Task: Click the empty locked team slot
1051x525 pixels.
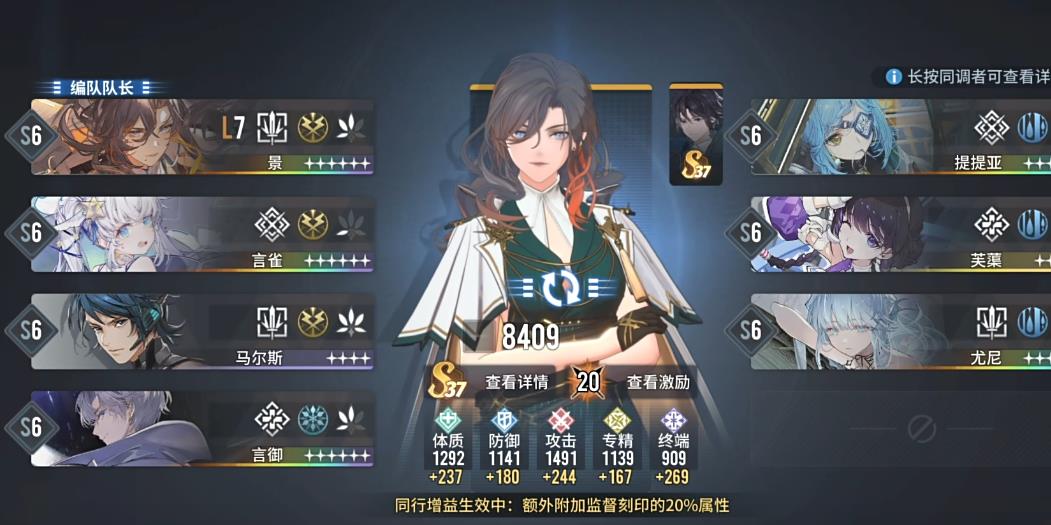Action: pos(920,430)
